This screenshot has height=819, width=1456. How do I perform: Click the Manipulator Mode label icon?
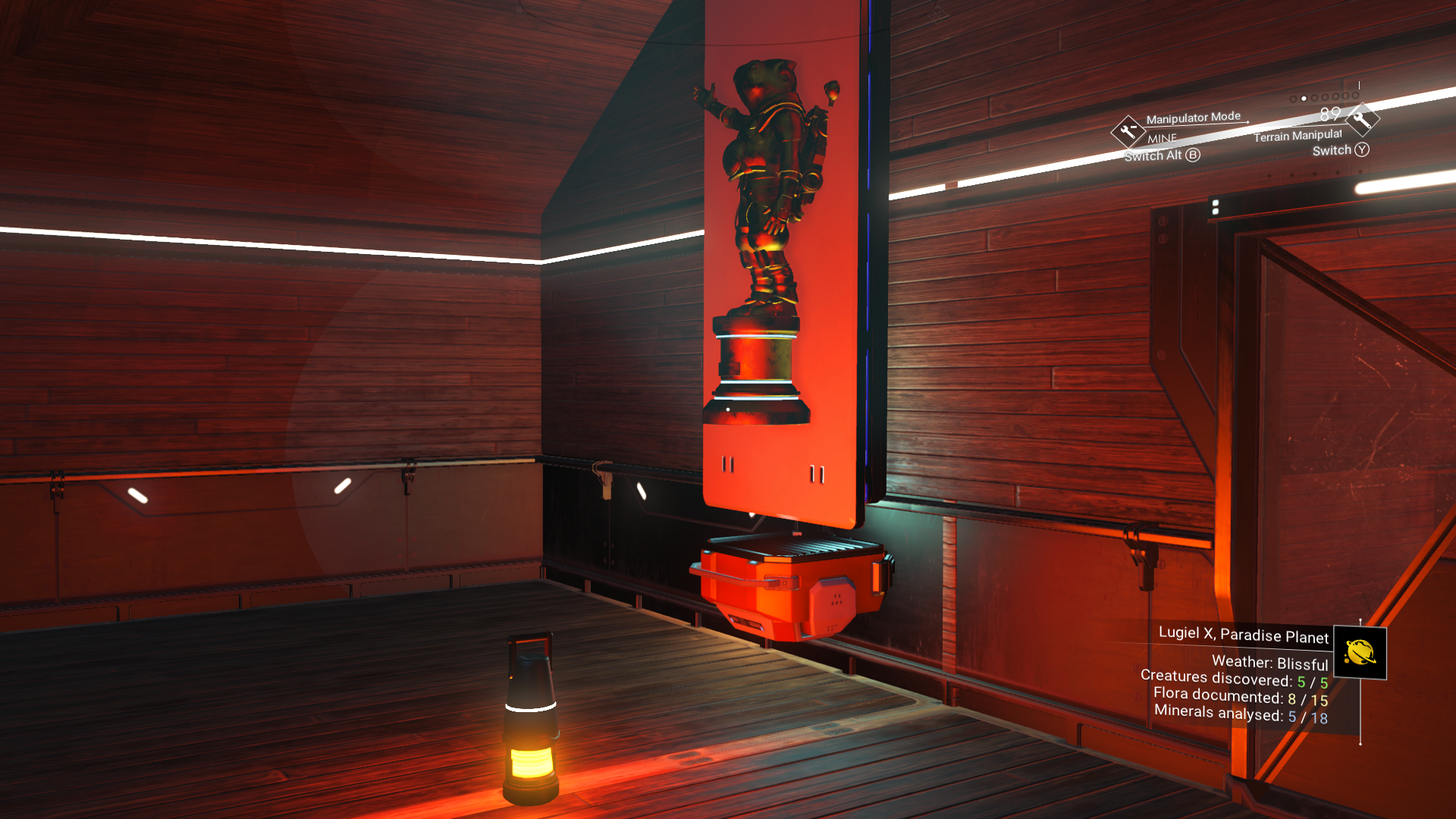coord(1193,117)
